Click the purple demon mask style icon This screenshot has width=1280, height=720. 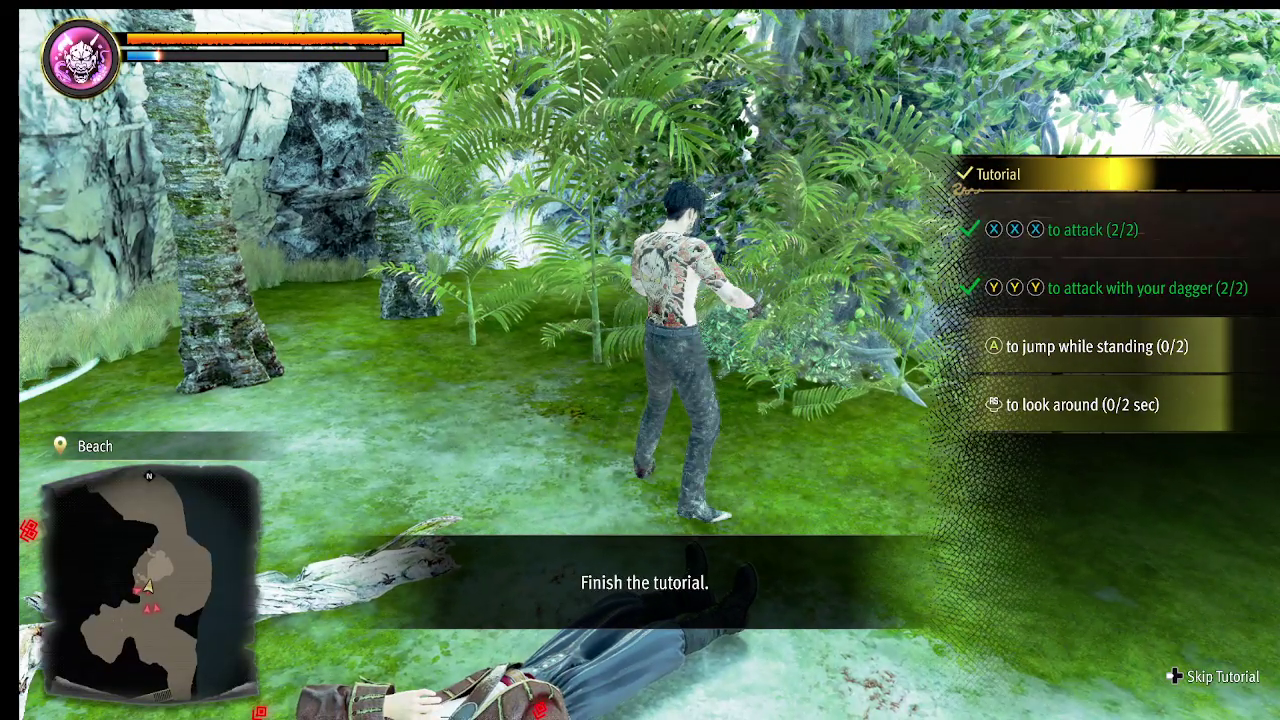(x=81, y=58)
